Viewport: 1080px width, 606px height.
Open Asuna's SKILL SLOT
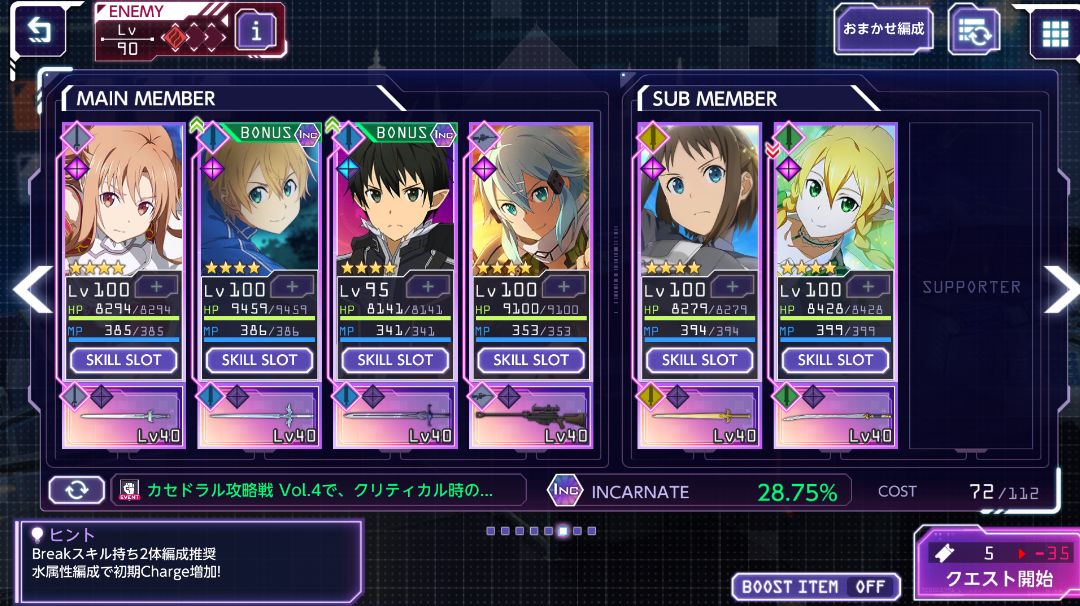(123, 360)
